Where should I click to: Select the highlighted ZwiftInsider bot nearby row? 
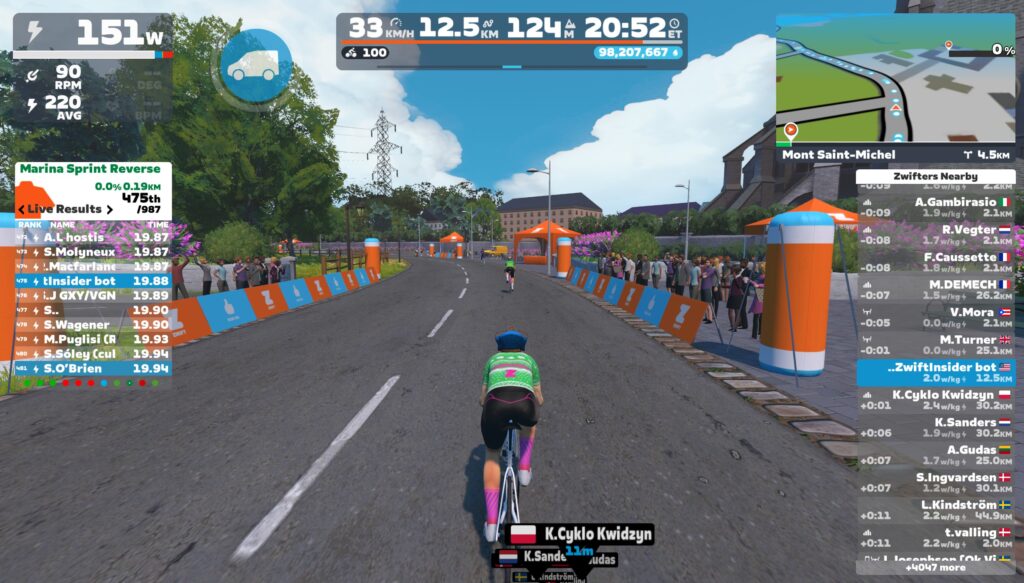tap(935, 373)
